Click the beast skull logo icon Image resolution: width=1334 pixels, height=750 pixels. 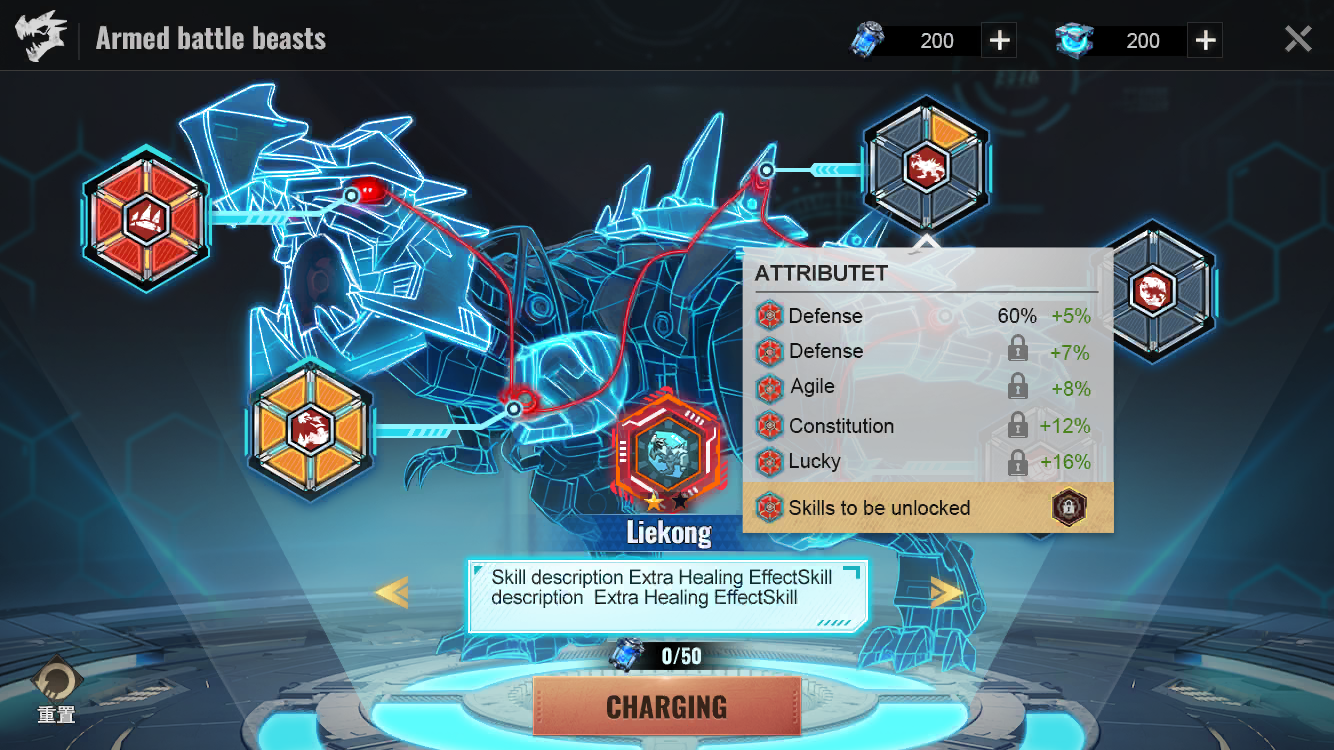41,39
